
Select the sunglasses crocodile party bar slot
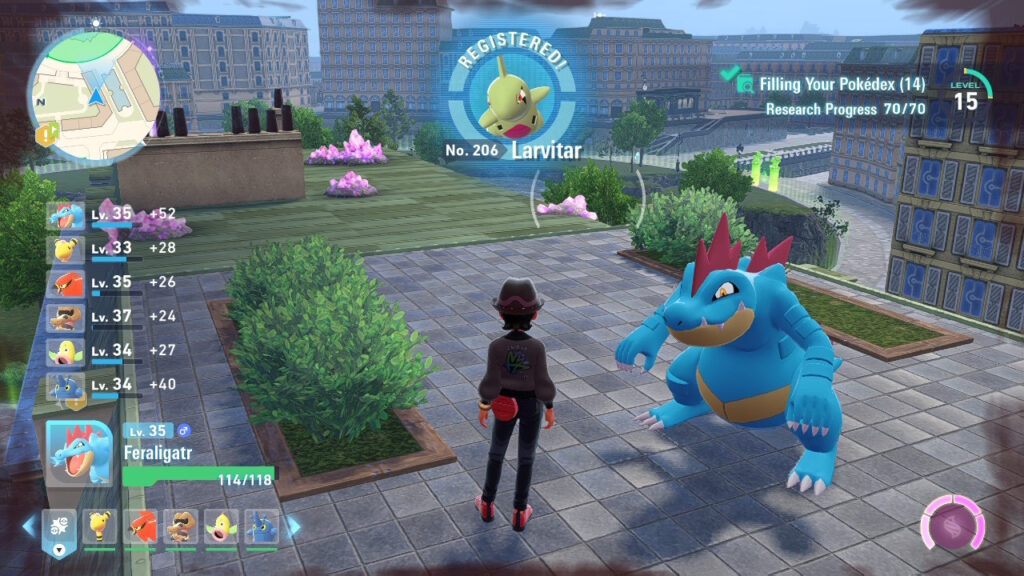[x=181, y=527]
